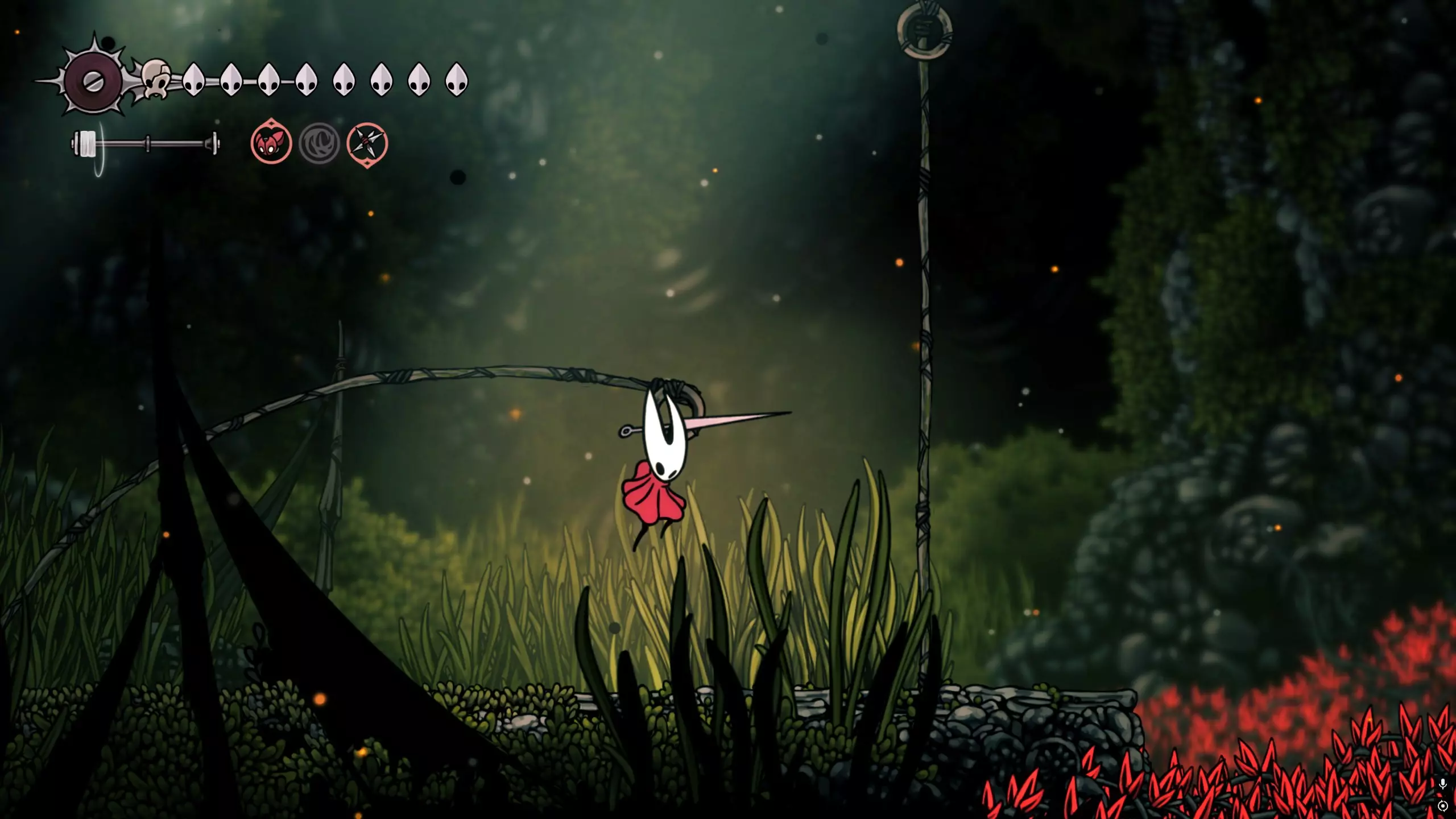Select the greyed-out swirl tool icon
The width and height of the screenshot is (1456, 819).
tap(319, 143)
